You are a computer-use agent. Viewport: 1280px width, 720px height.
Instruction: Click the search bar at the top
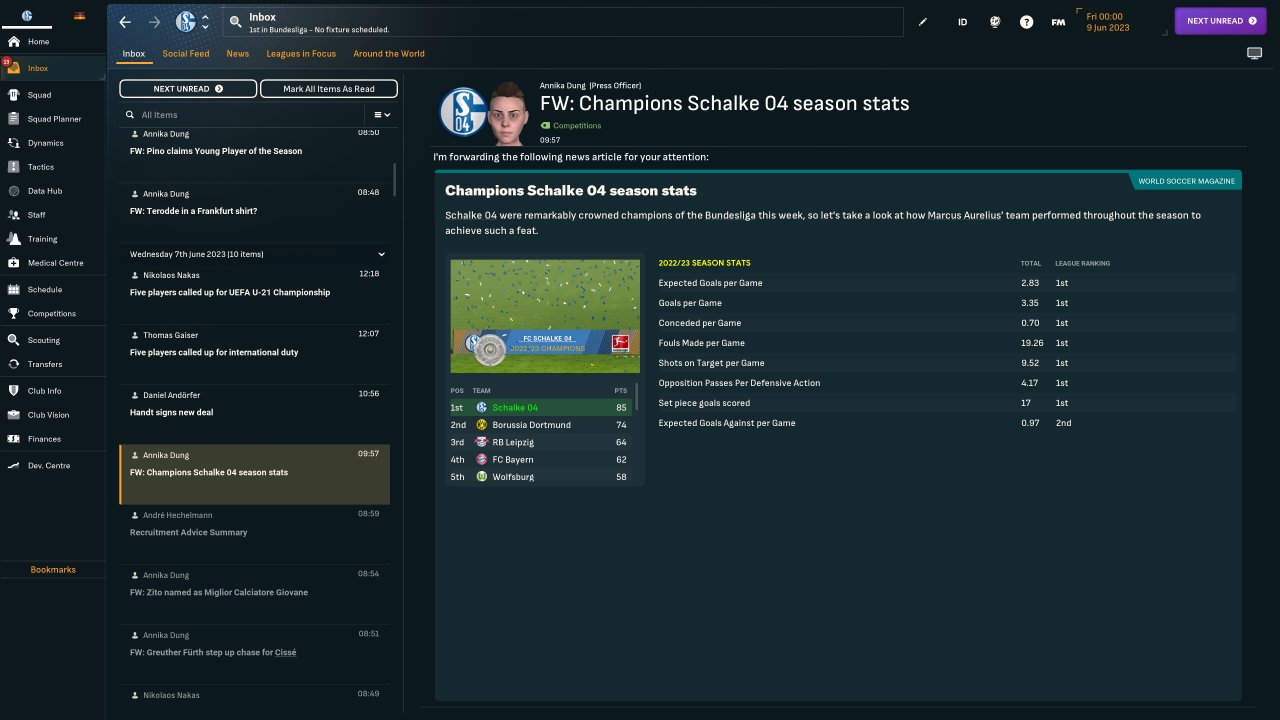pos(560,22)
